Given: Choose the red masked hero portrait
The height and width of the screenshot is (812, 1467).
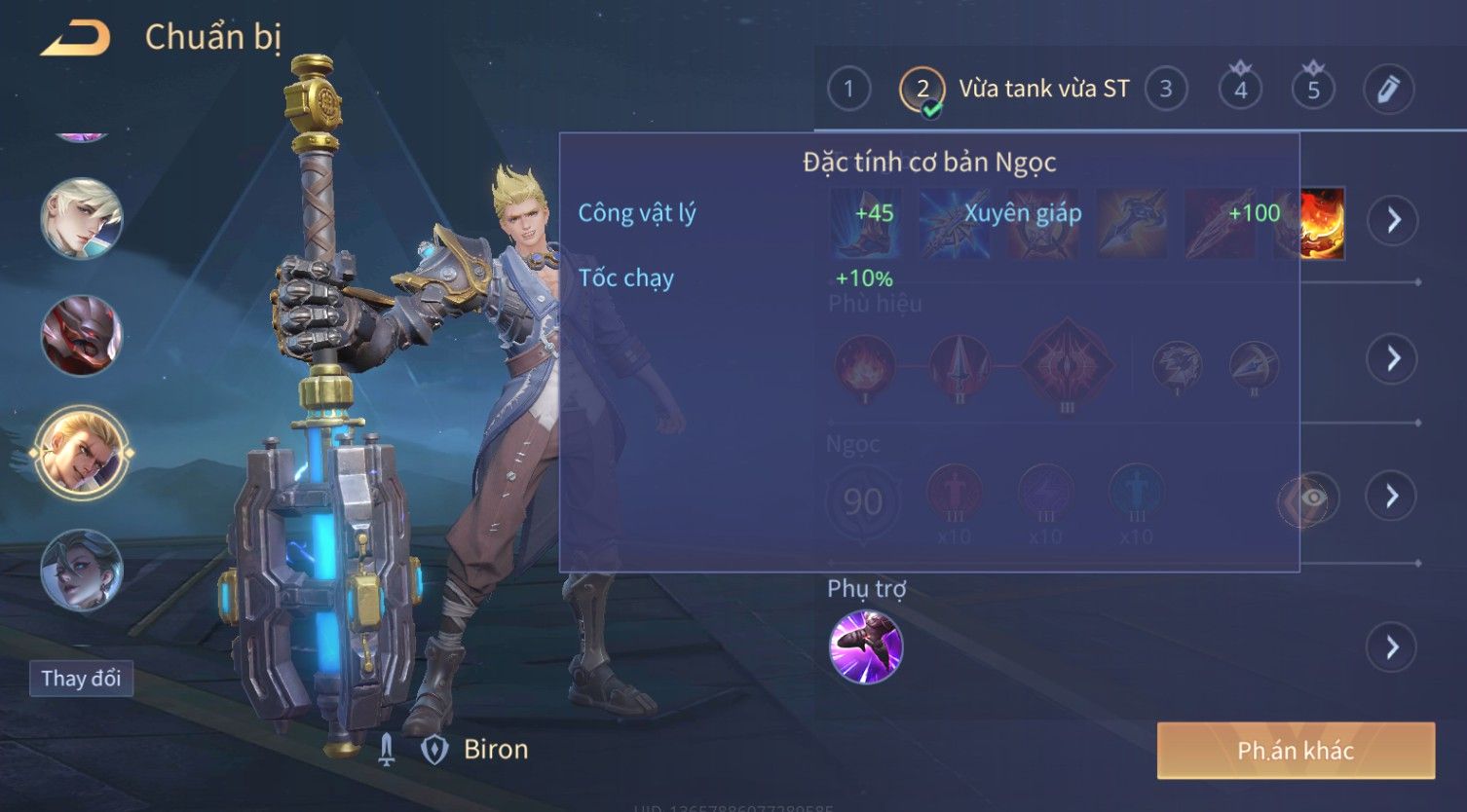Looking at the screenshot, I should tap(81, 335).
